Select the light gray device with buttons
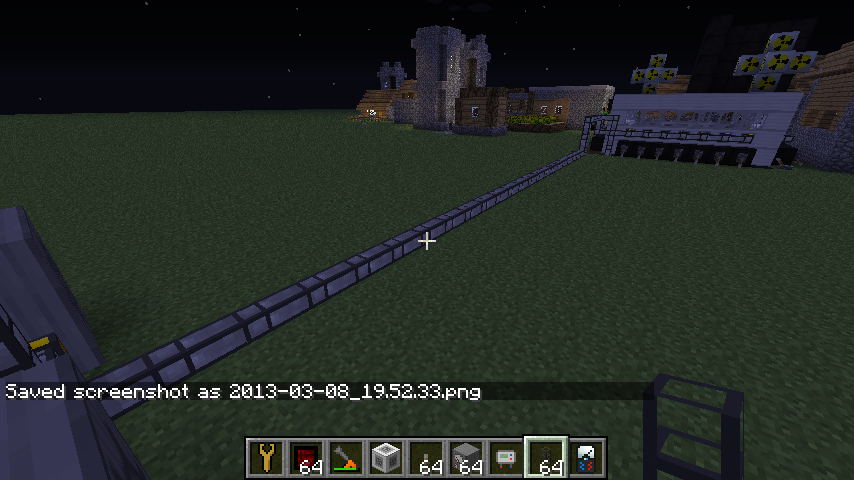This screenshot has height=480, width=854. (x=506, y=459)
